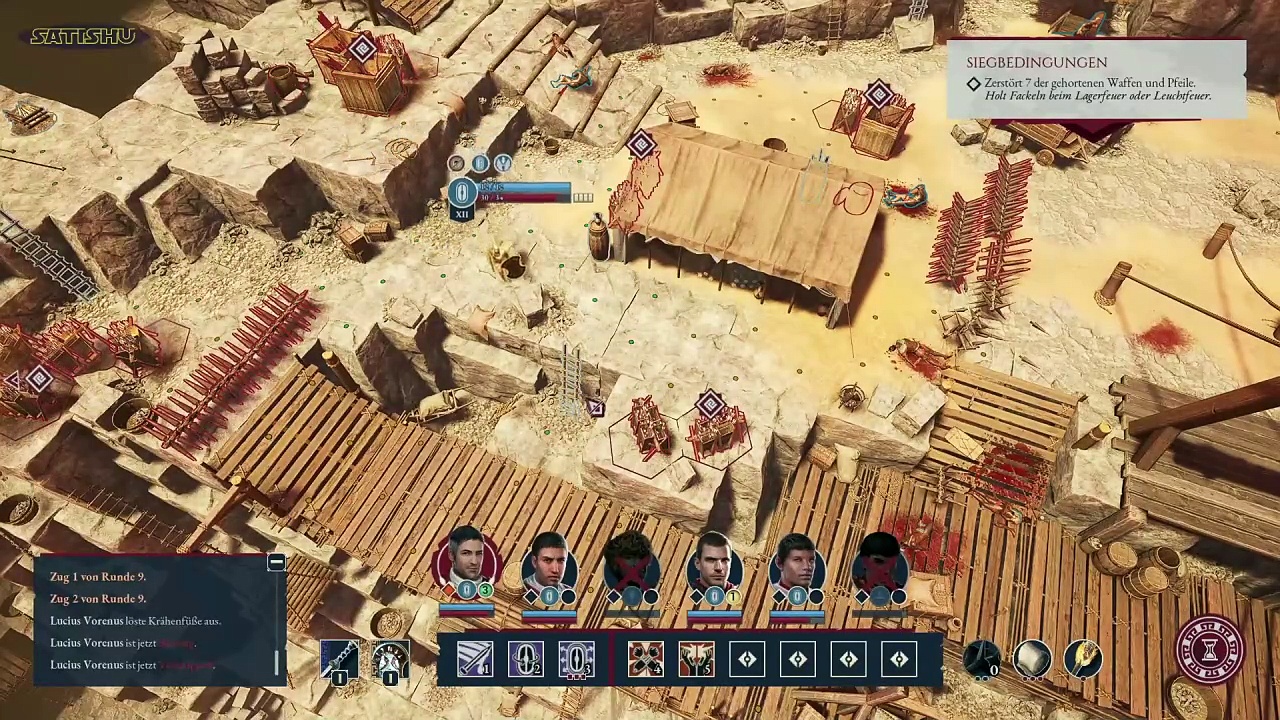Activate the shield ability numbered 3
Image resolution: width=1280 pixels, height=720 pixels.
coord(576,659)
